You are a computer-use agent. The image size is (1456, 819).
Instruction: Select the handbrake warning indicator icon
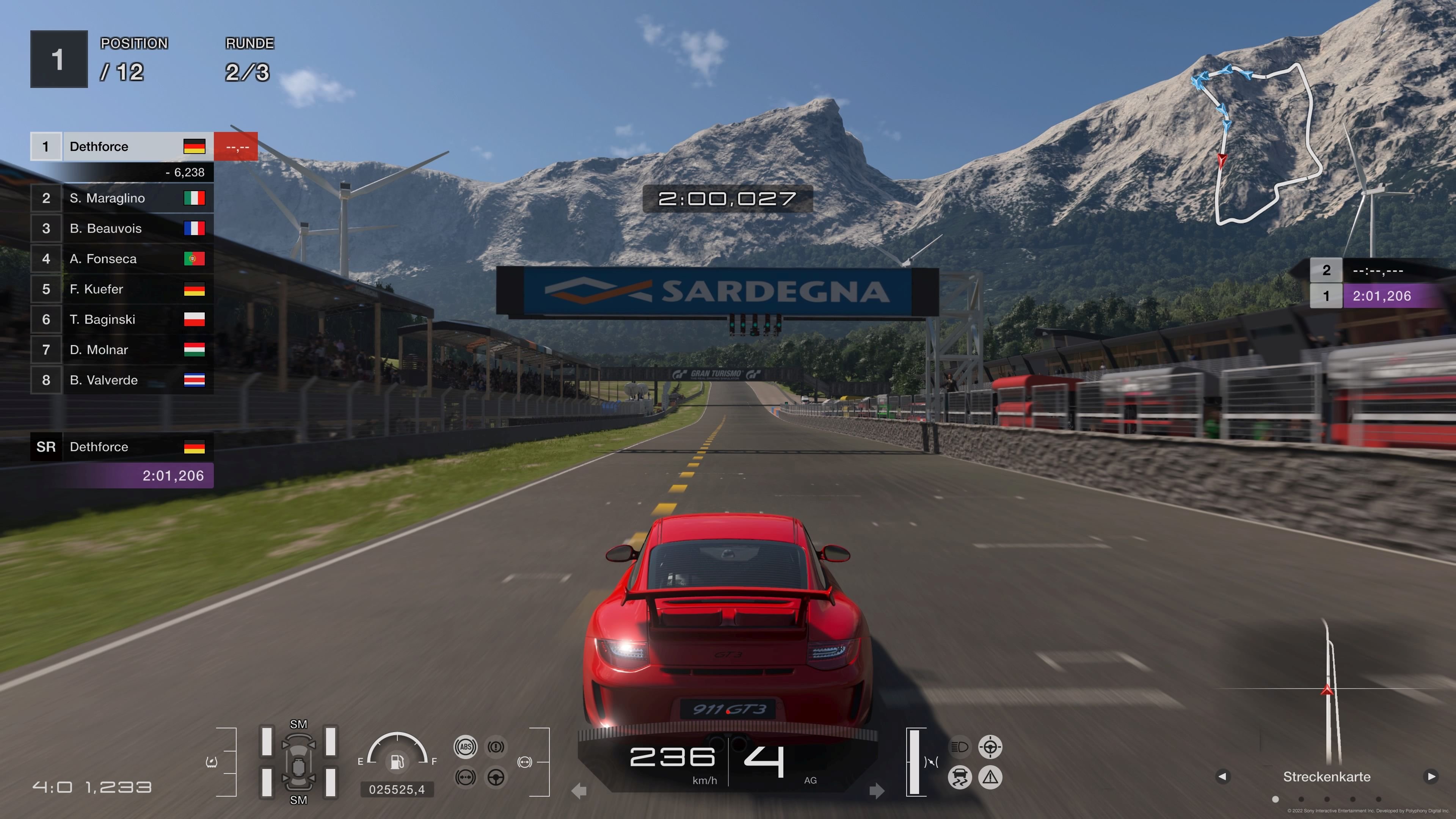click(496, 747)
